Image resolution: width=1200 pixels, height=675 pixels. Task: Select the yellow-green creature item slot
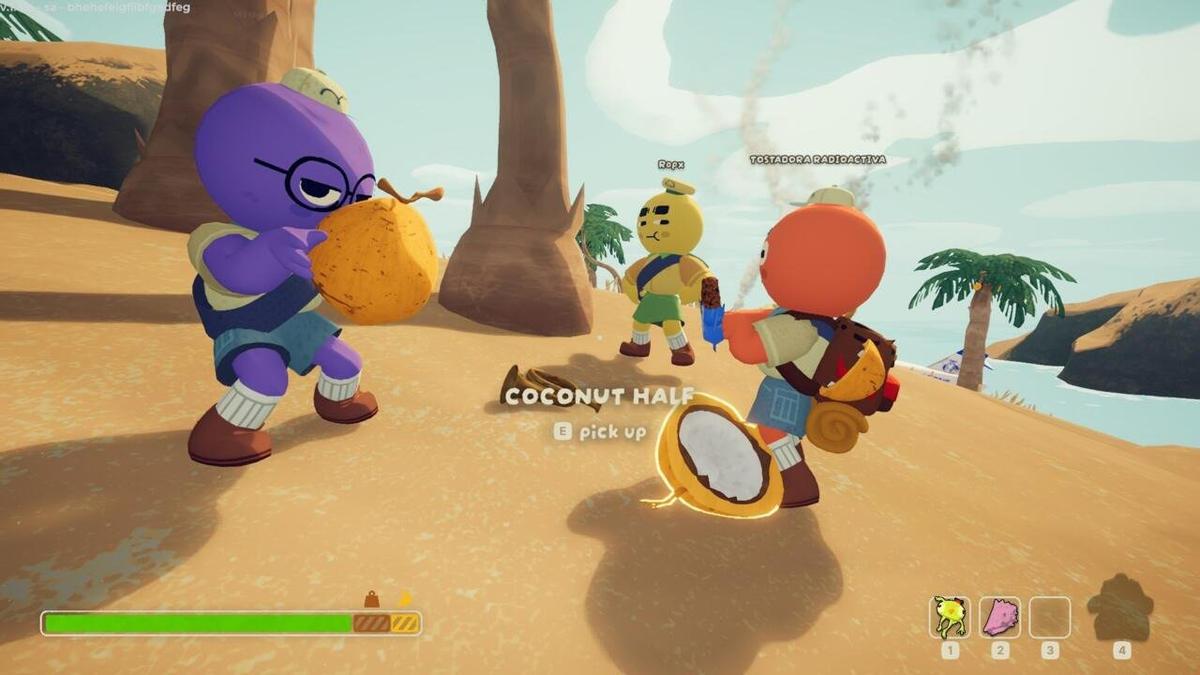pyautogui.click(x=949, y=617)
